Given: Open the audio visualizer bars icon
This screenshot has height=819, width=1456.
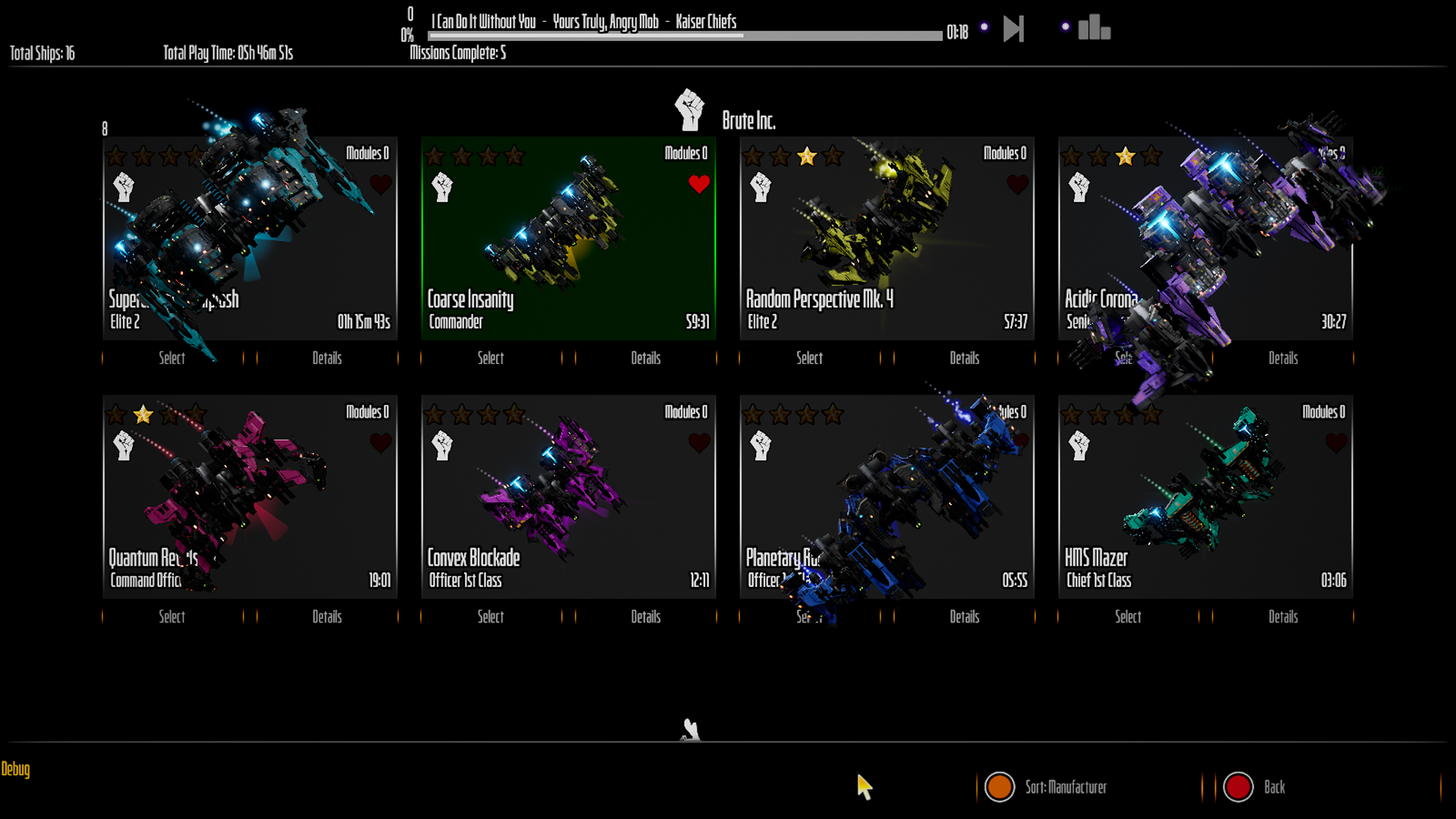Looking at the screenshot, I should (x=1093, y=28).
